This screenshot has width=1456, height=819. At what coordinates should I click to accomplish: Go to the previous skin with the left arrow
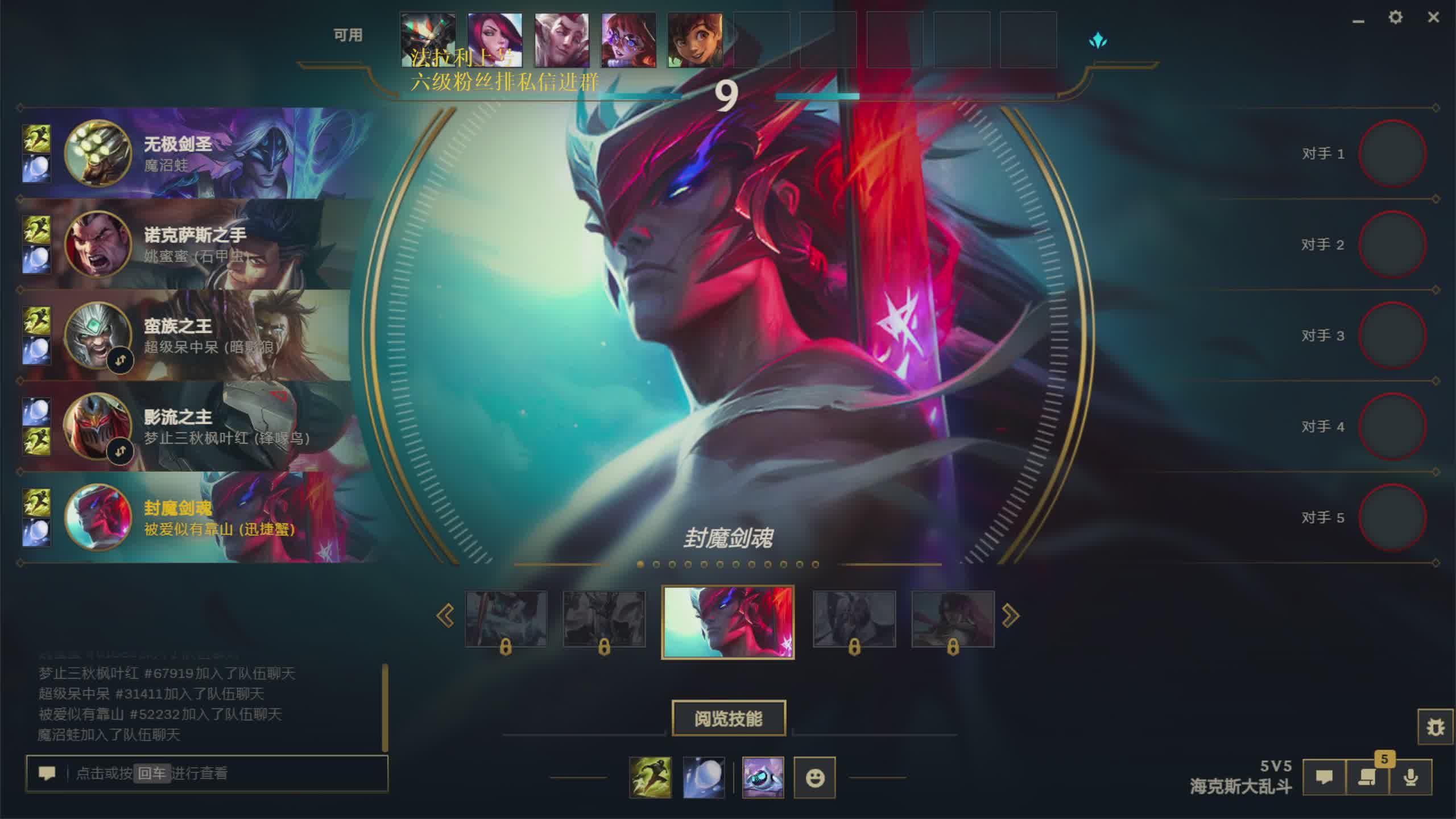tap(445, 616)
